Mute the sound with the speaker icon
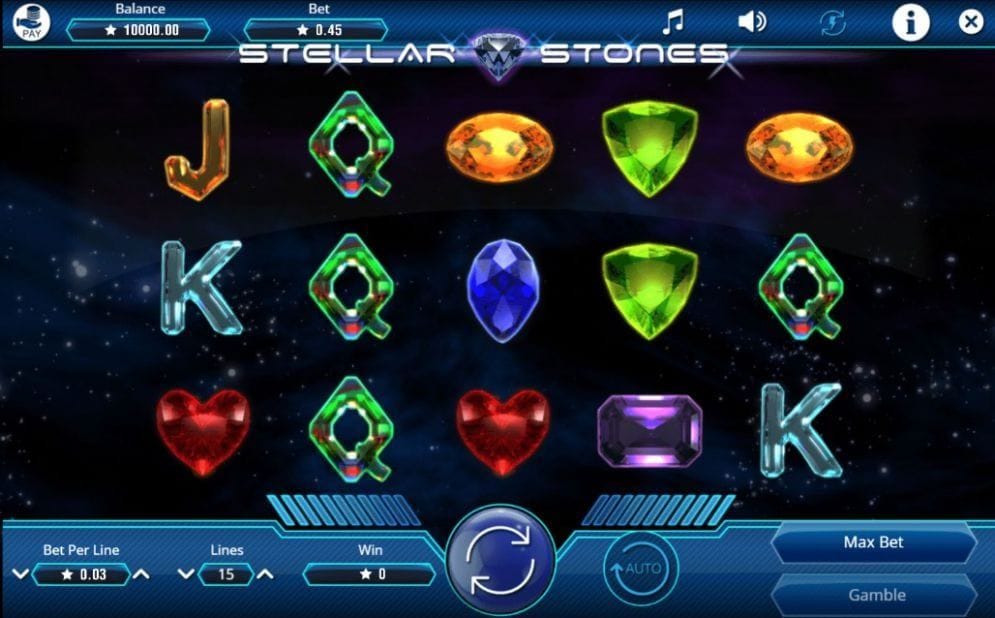Screen dimensions: 995x618 (x=751, y=21)
